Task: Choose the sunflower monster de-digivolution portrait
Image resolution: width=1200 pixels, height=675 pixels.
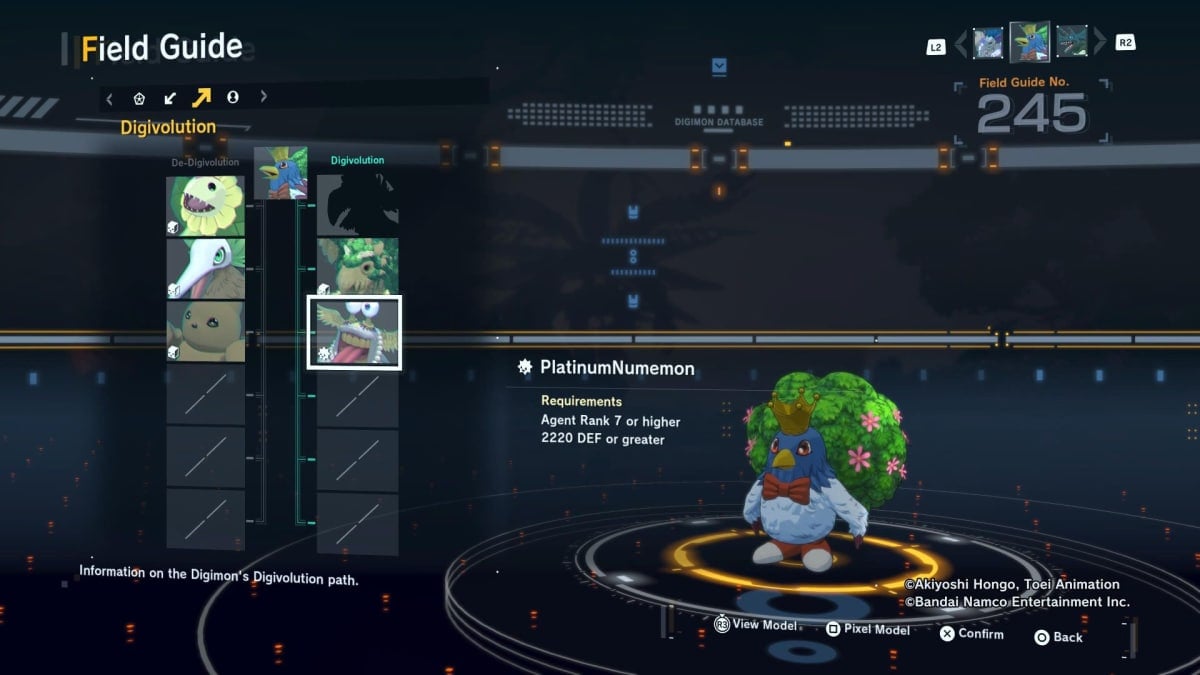Action: 205,206
